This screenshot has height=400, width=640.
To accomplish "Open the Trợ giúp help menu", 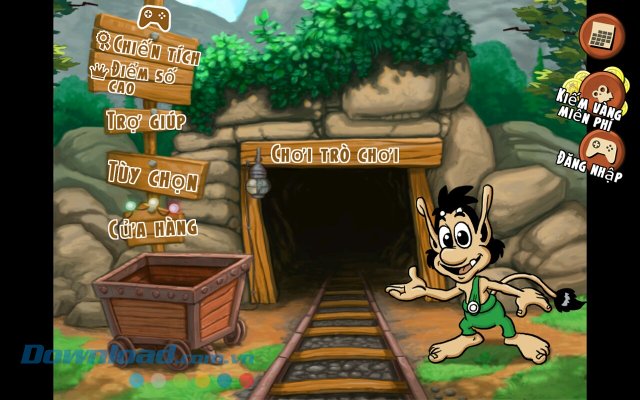I will [x=146, y=121].
